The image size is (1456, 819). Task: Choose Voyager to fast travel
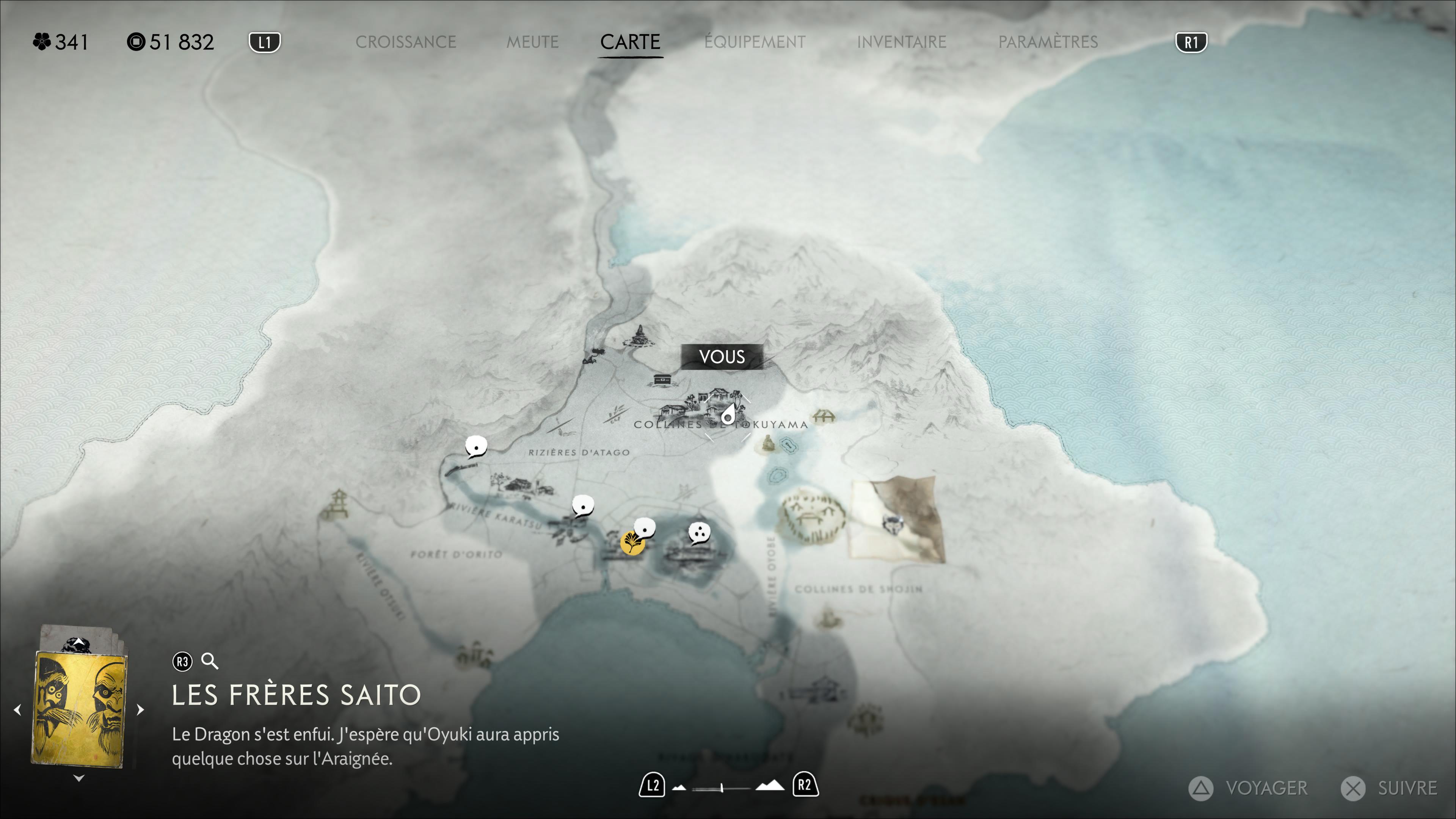click(x=1249, y=788)
